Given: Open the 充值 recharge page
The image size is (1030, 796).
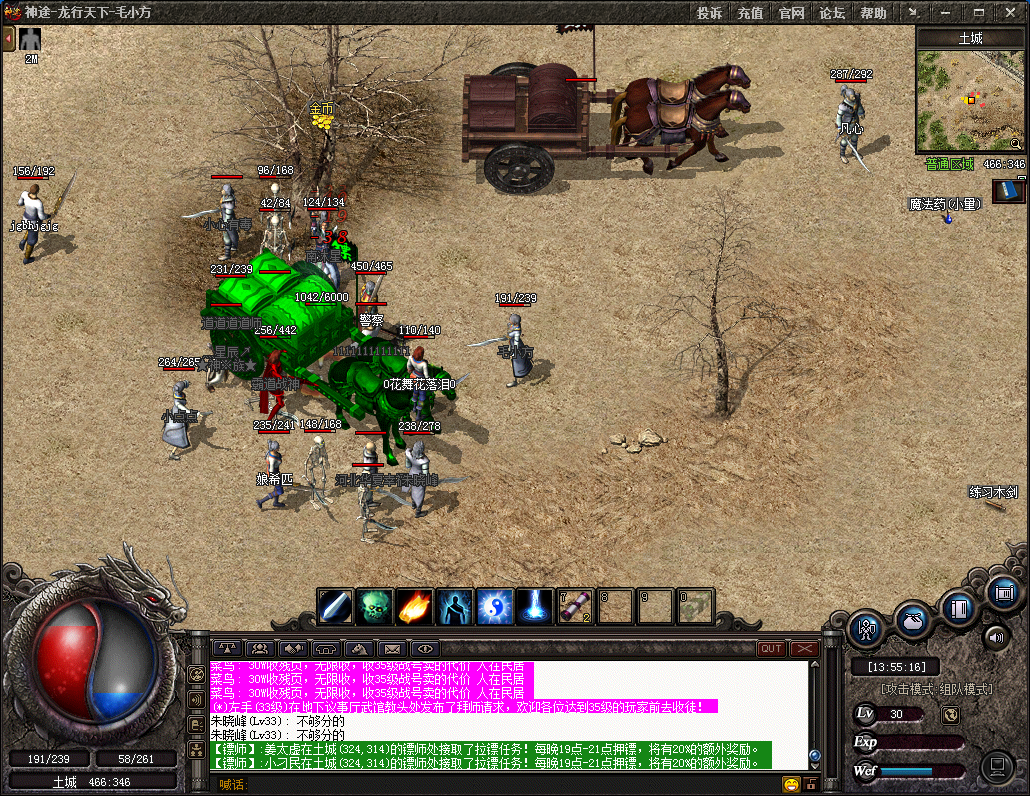Looking at the screenshot, I should click(x=750, y=13).
